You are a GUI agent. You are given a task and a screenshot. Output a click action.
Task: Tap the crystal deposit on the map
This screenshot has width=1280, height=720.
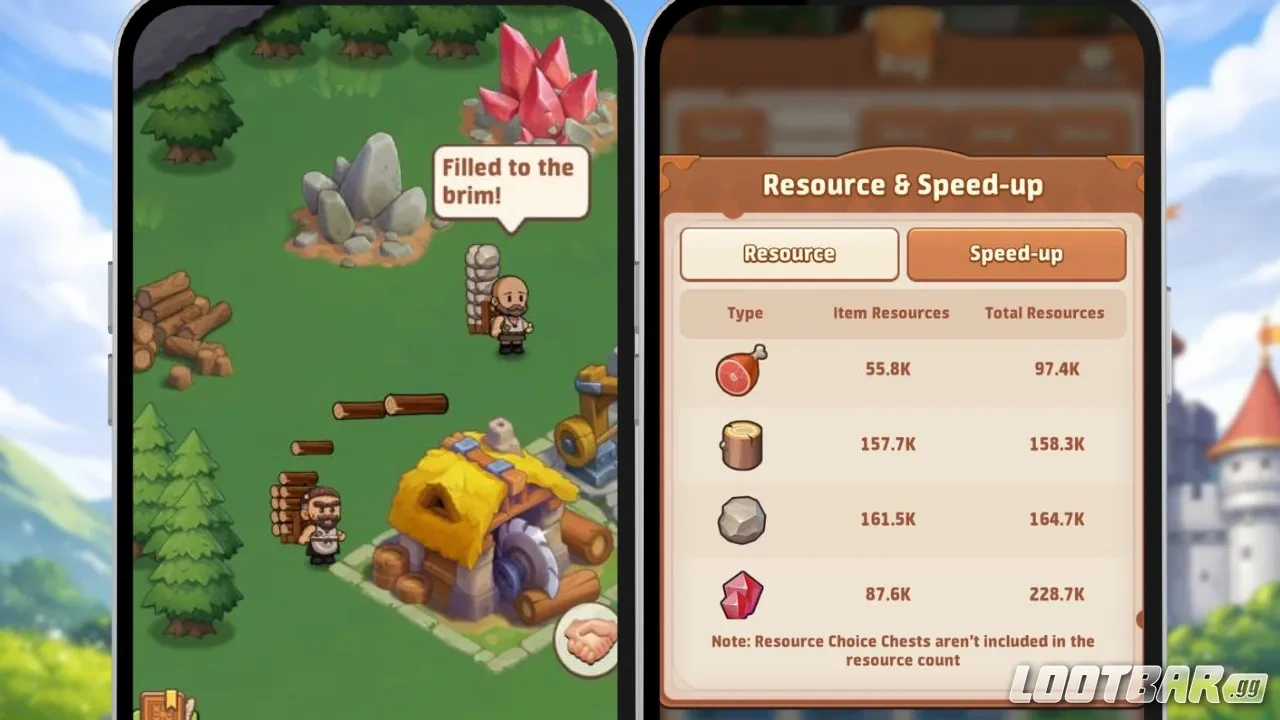pos(538,80)
